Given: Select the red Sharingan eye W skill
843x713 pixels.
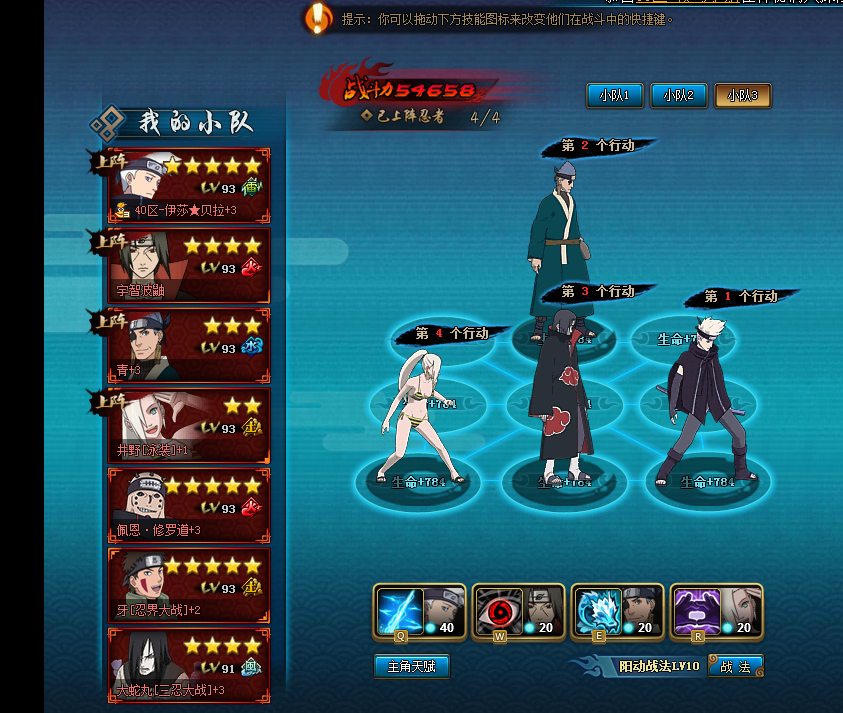Looking at the screenshot, I should 497,612.
